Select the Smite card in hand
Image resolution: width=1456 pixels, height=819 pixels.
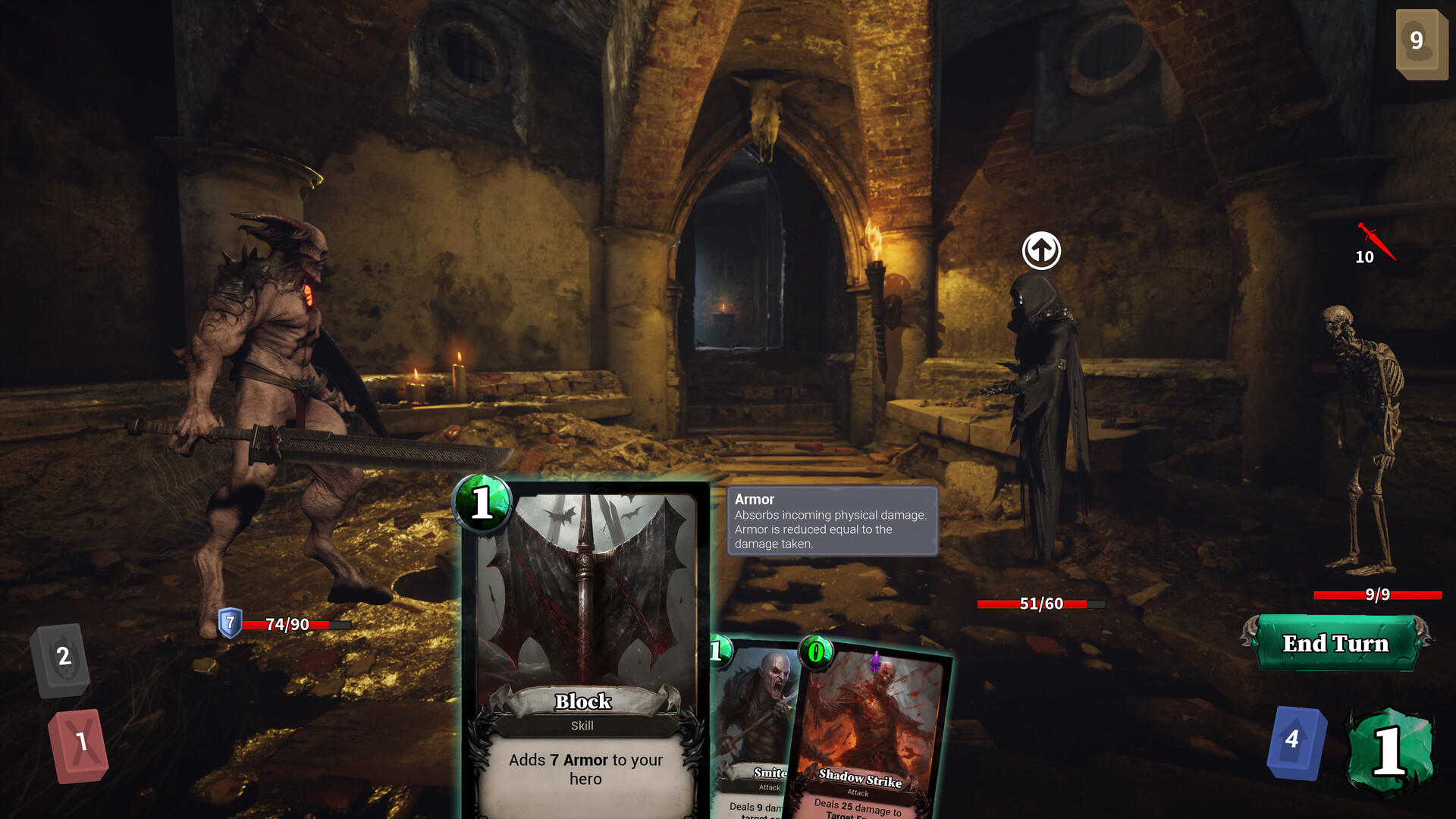click(751, 720)
